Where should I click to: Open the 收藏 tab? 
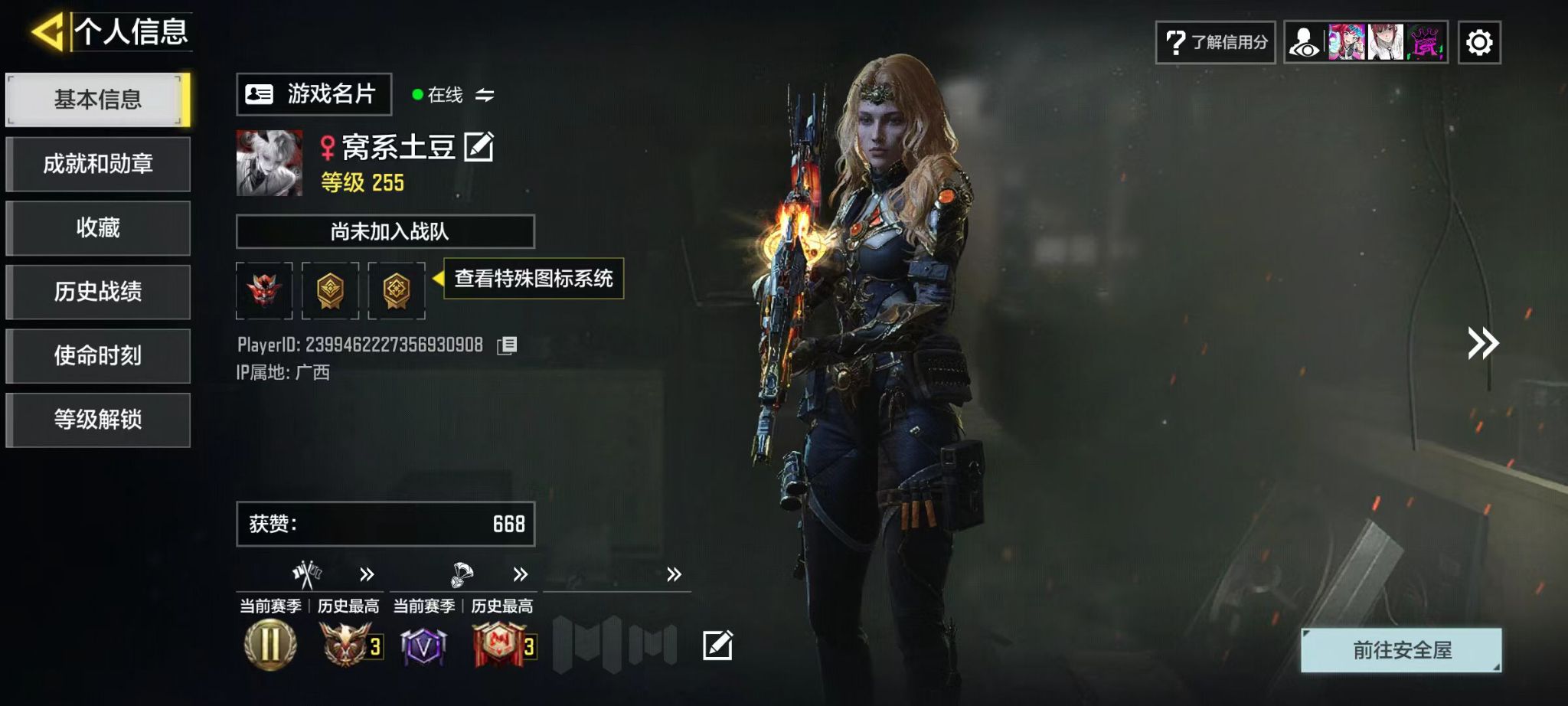pos(97,228)
